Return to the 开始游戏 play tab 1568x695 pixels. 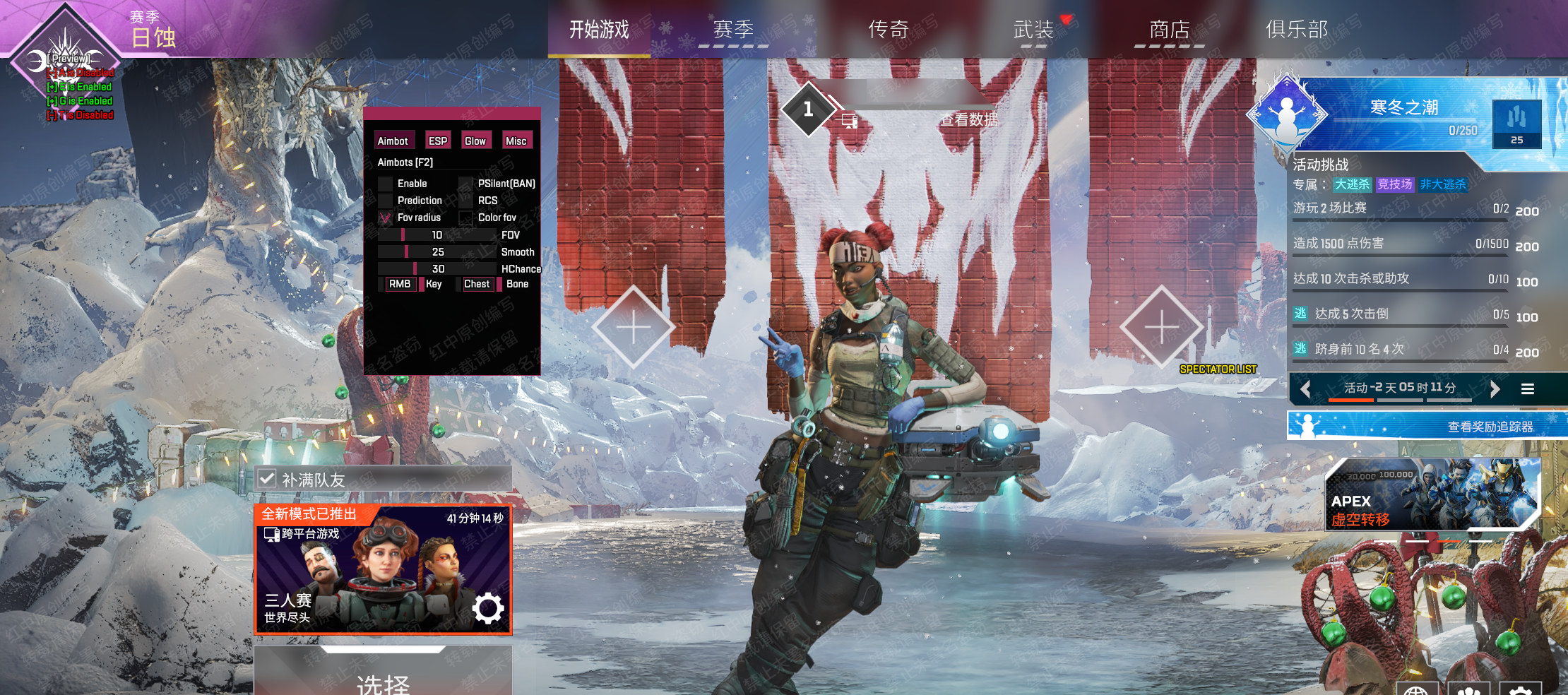pos(599,30)
